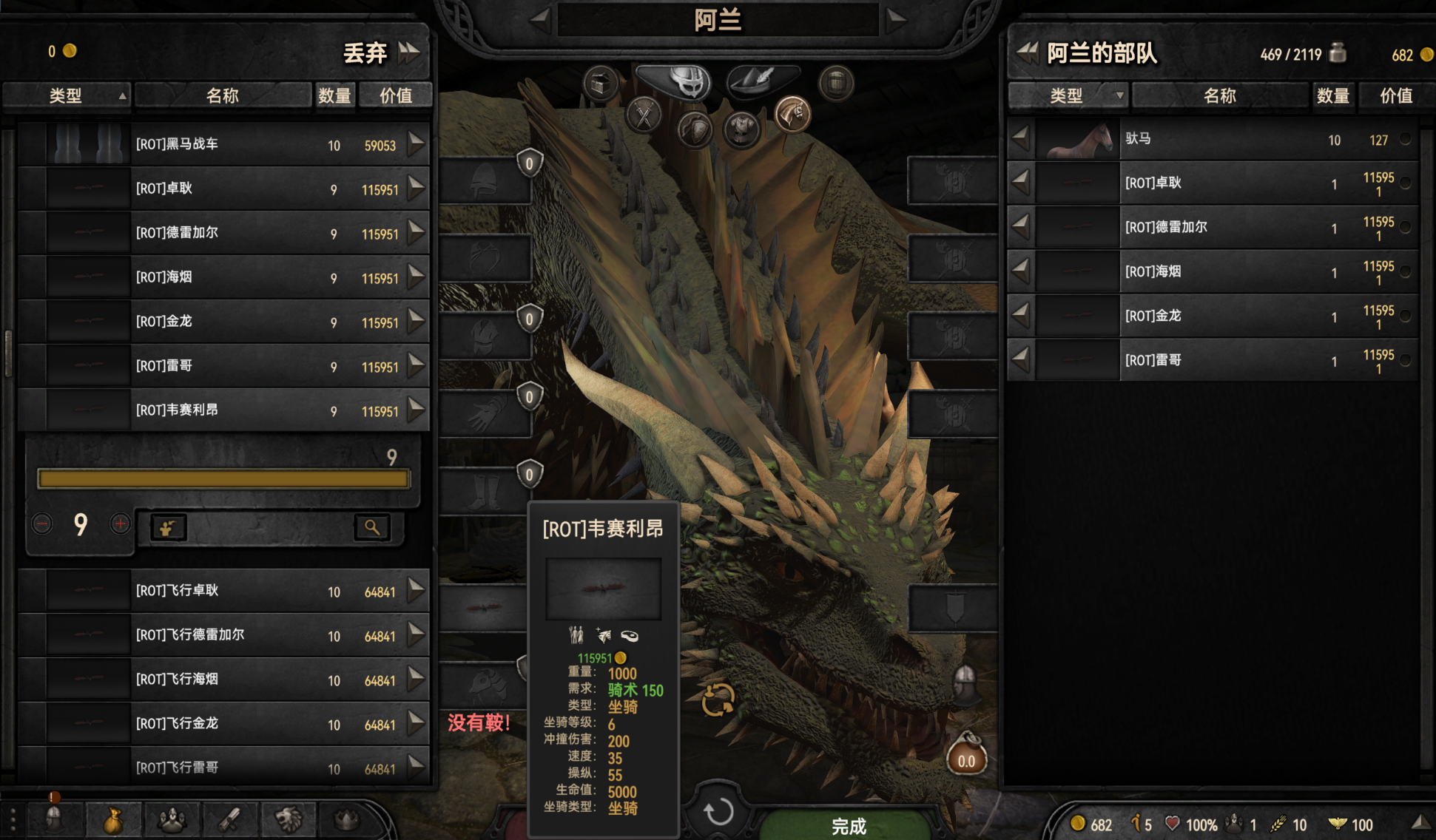Increase quantity with the plus stepper
Image resolution: width=1436 pixels, height=840 pixels.
(x=120, y=524)
